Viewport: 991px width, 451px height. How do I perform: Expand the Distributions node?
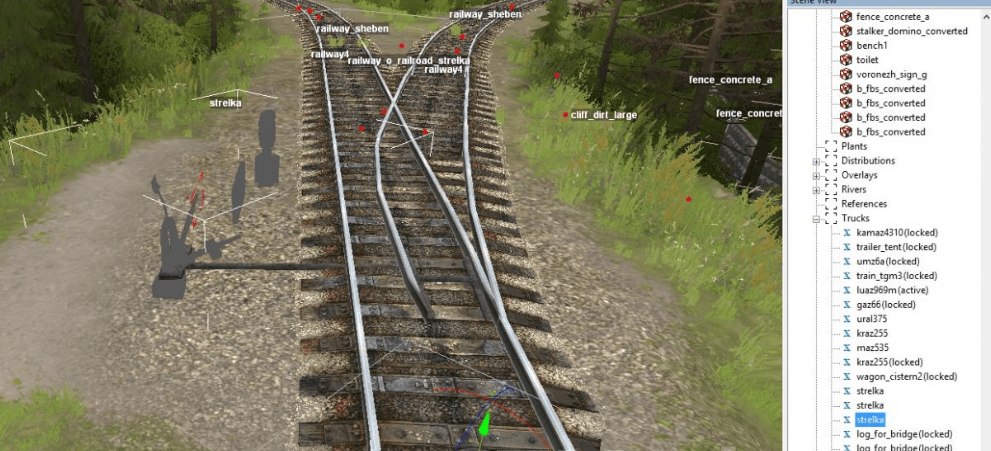point(817,161)
